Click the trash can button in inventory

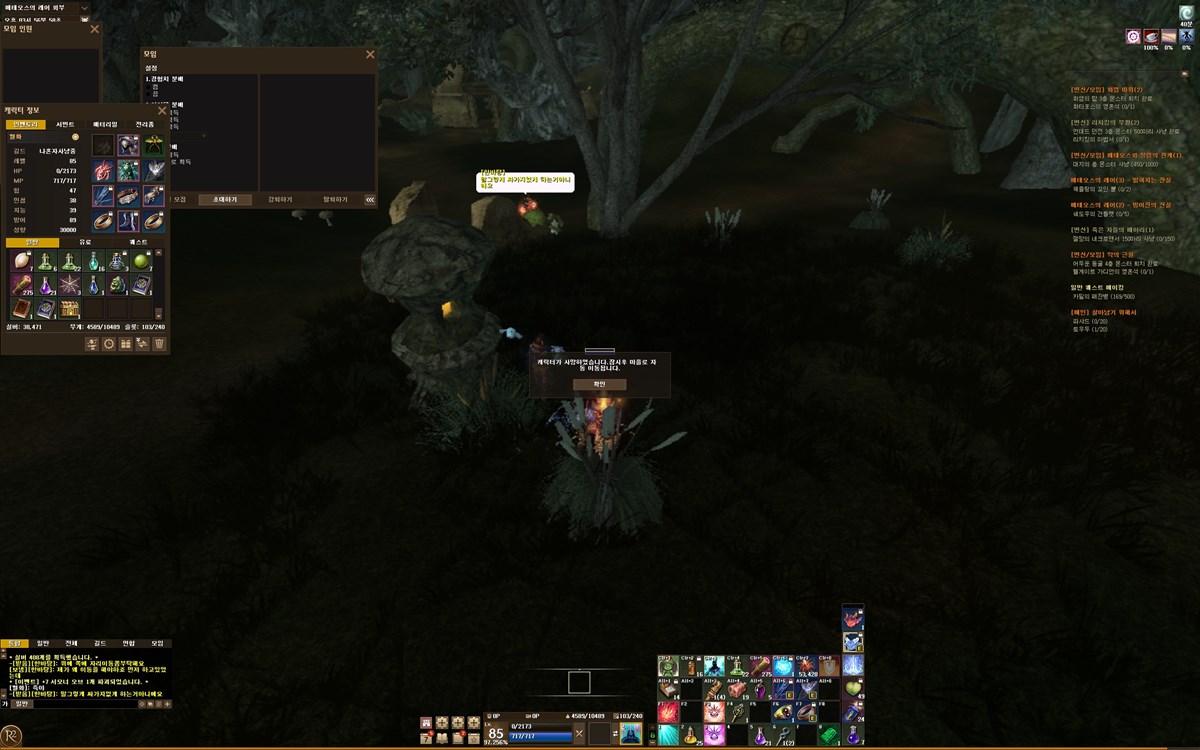coord(159,343)
